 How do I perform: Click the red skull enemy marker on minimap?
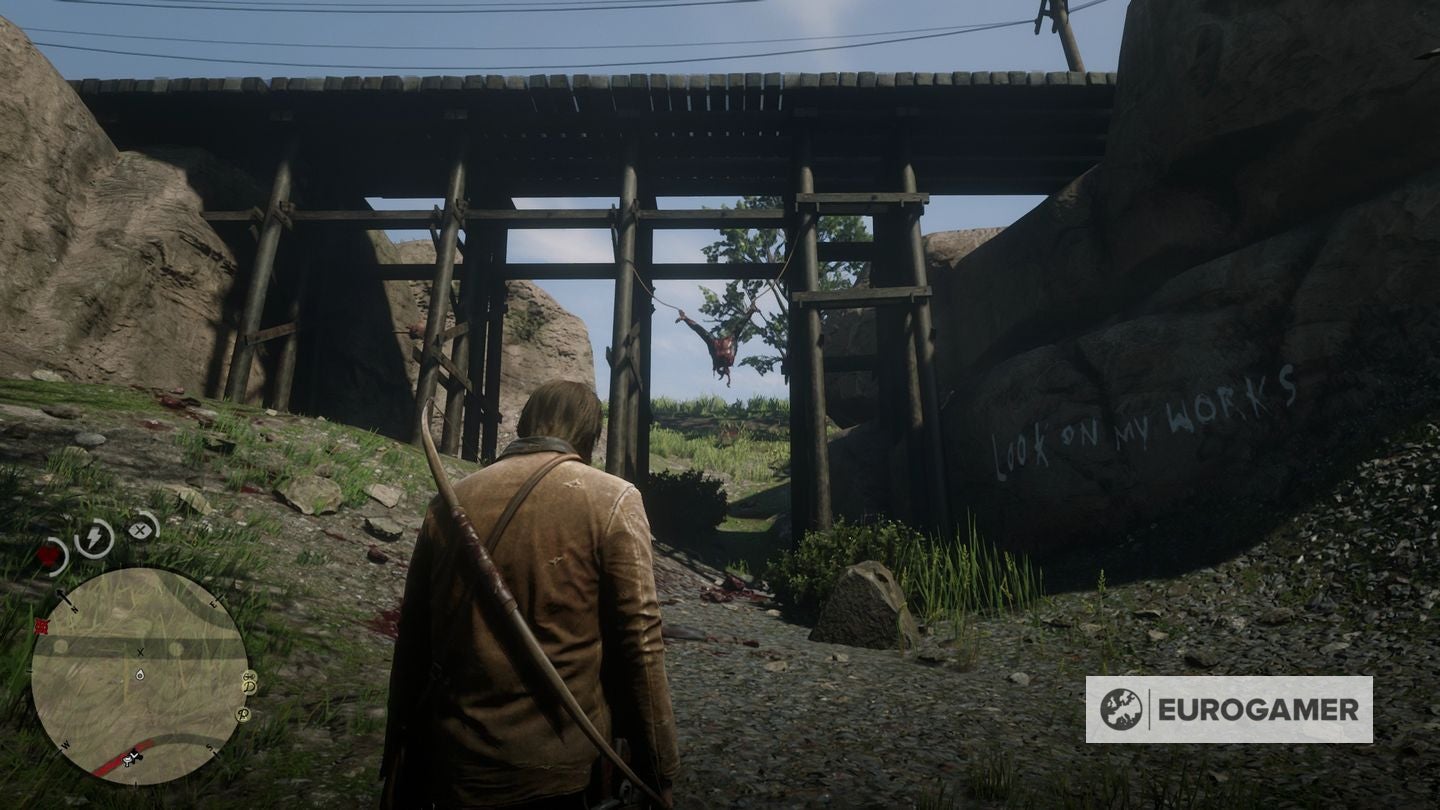click(40, 624)
